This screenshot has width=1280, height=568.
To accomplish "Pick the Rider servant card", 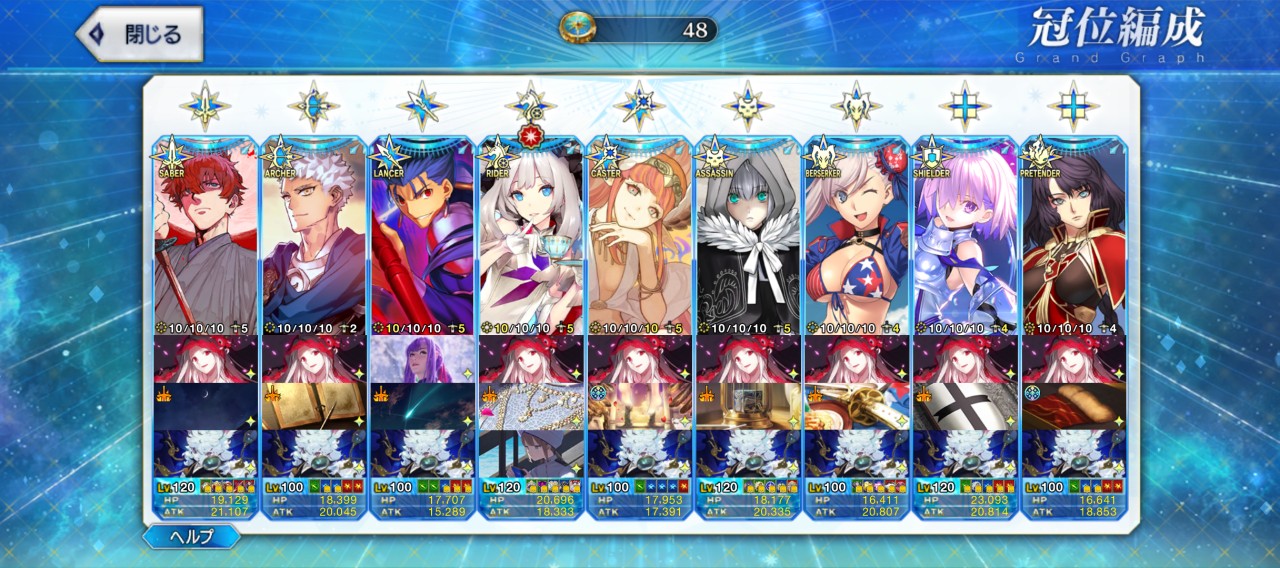I will tap(530, 235).
